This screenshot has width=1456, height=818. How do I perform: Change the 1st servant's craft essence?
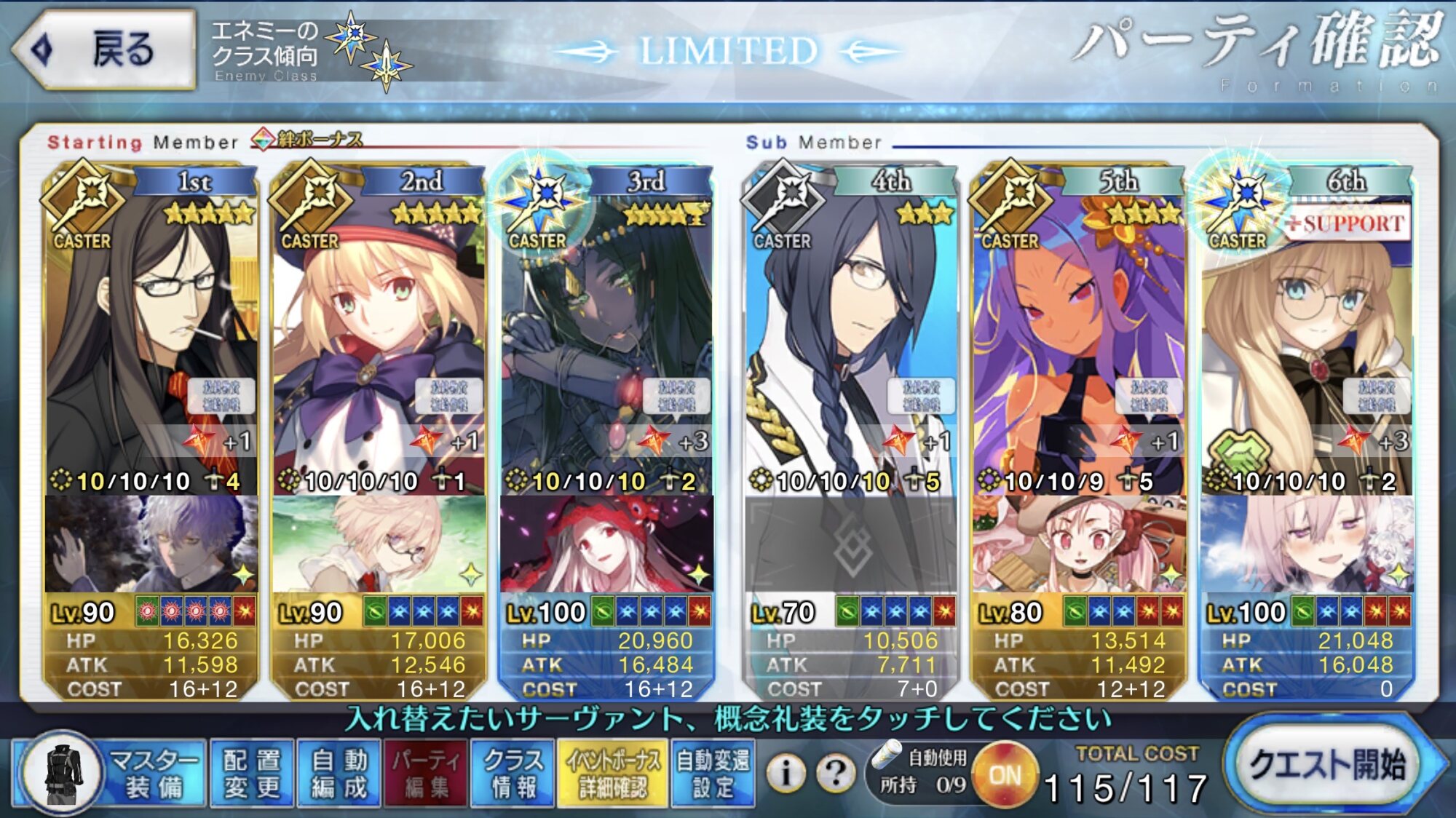click(151, 544)
